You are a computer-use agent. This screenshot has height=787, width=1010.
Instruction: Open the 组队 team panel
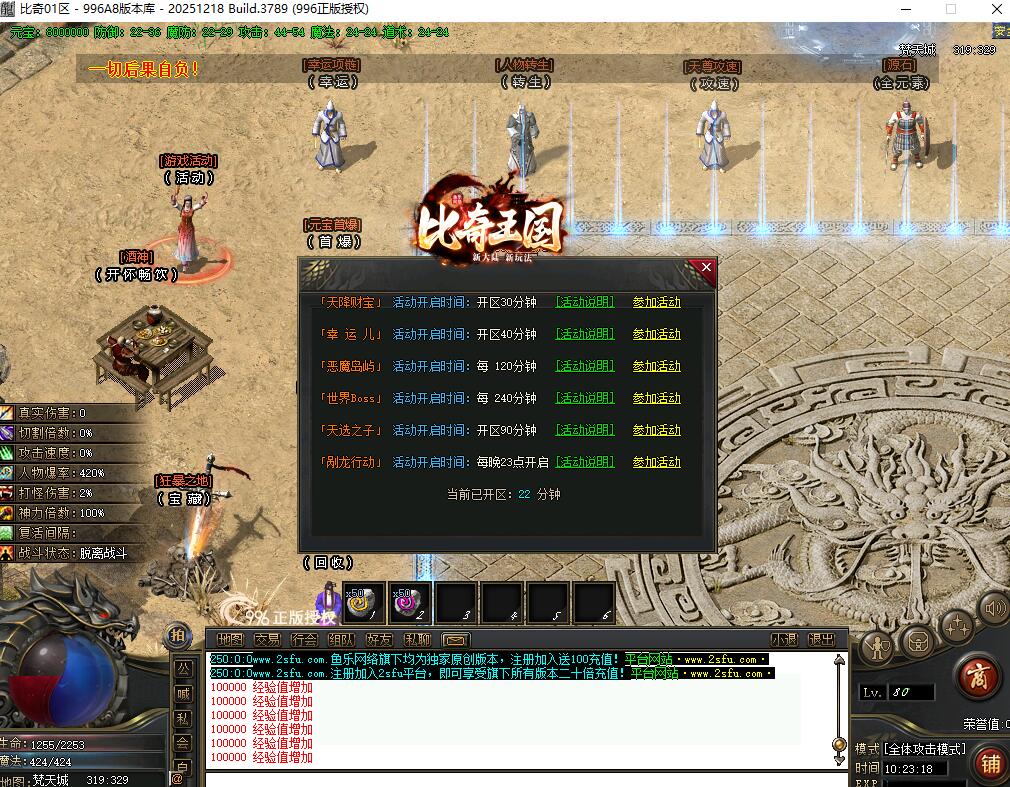tap(341, 640)
